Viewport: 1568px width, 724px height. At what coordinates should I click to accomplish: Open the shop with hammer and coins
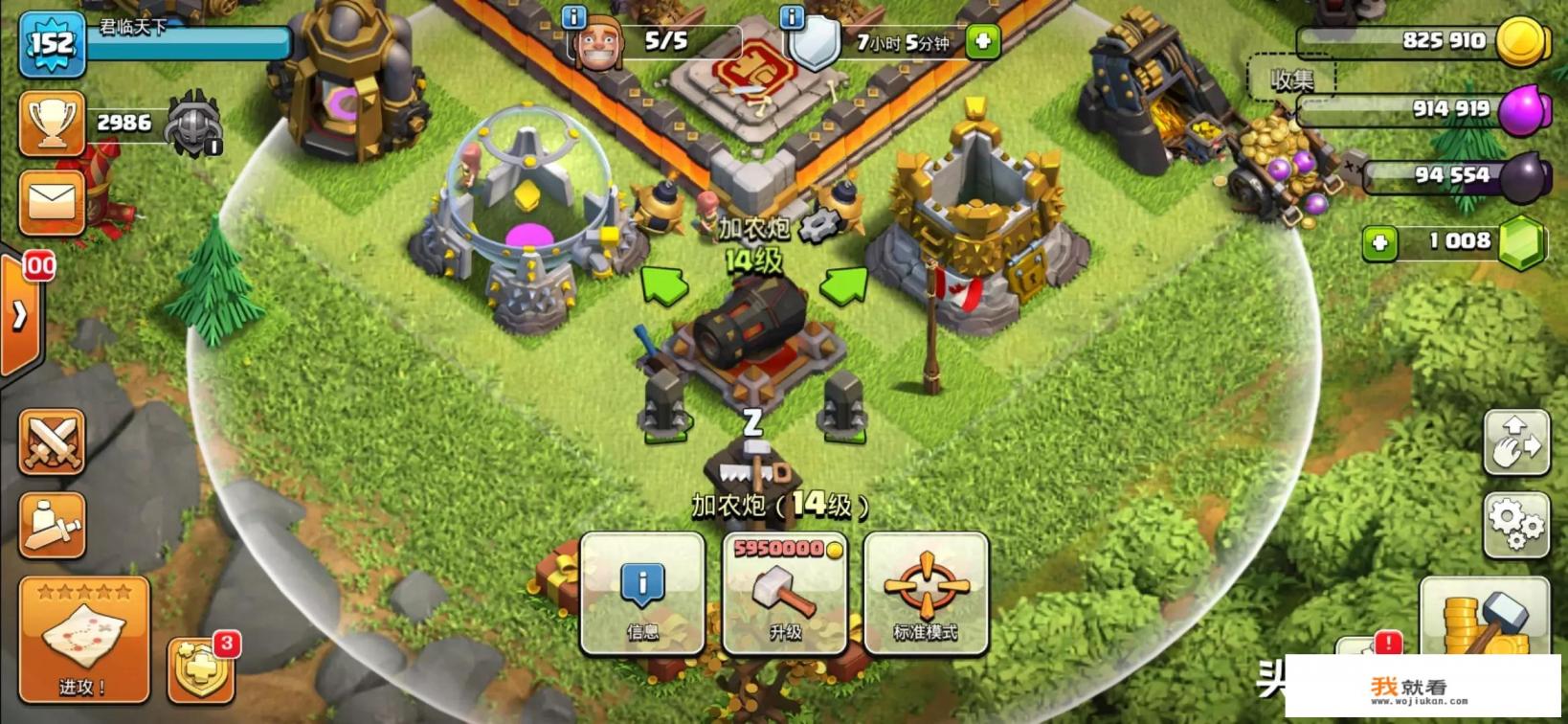click(1484, 618)
